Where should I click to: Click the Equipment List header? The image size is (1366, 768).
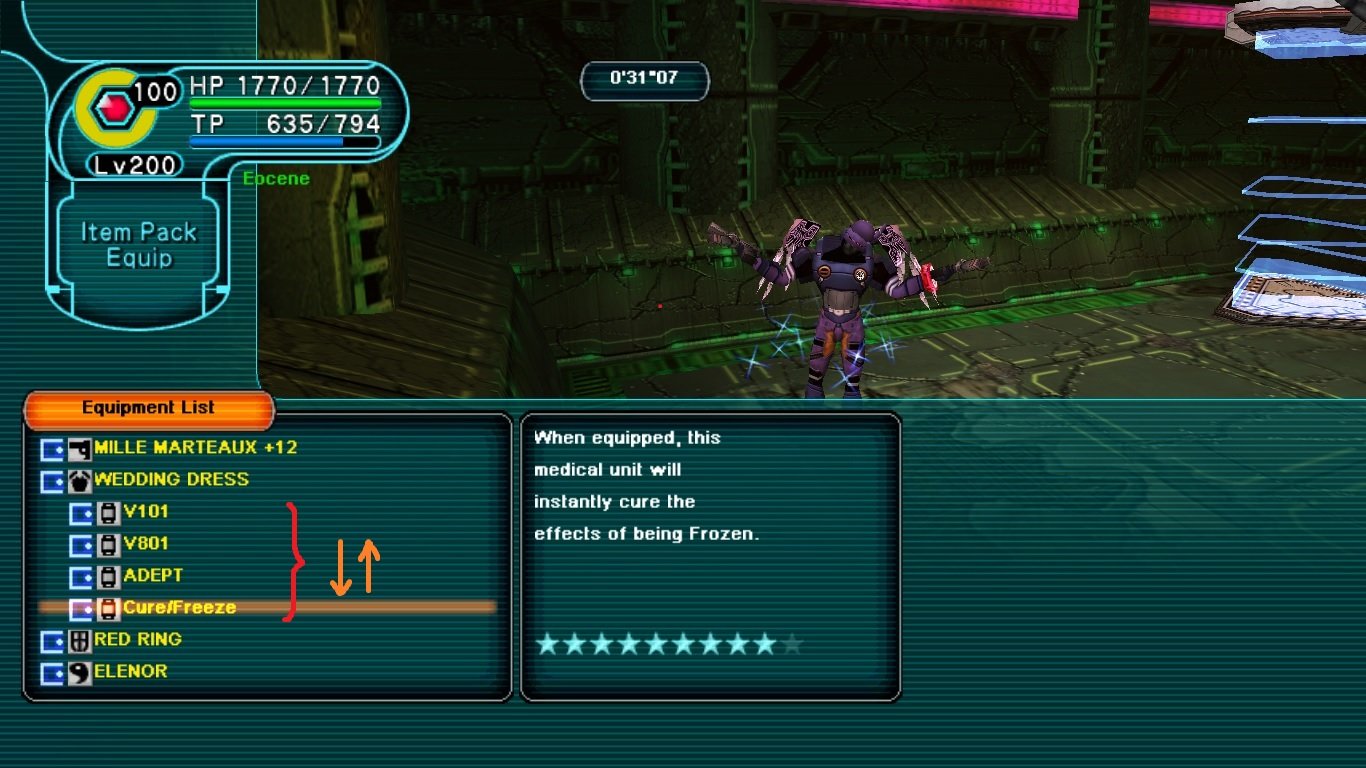click(x=148, y=408)
